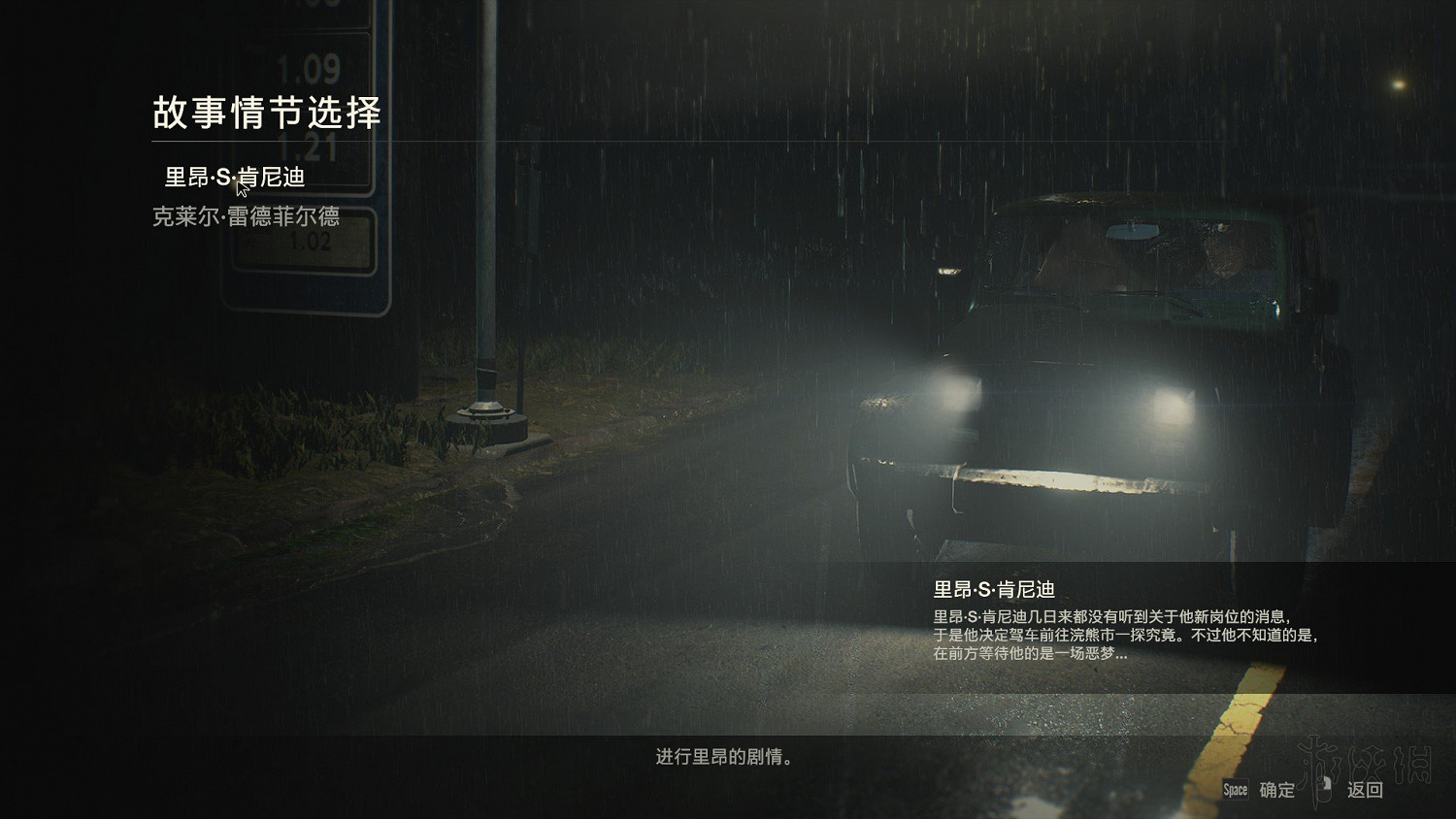Image resolution: width=1456 pixels, height=819 pixels.
Task: Open the 故事情节选择 title header
Action: pos(269,112)
